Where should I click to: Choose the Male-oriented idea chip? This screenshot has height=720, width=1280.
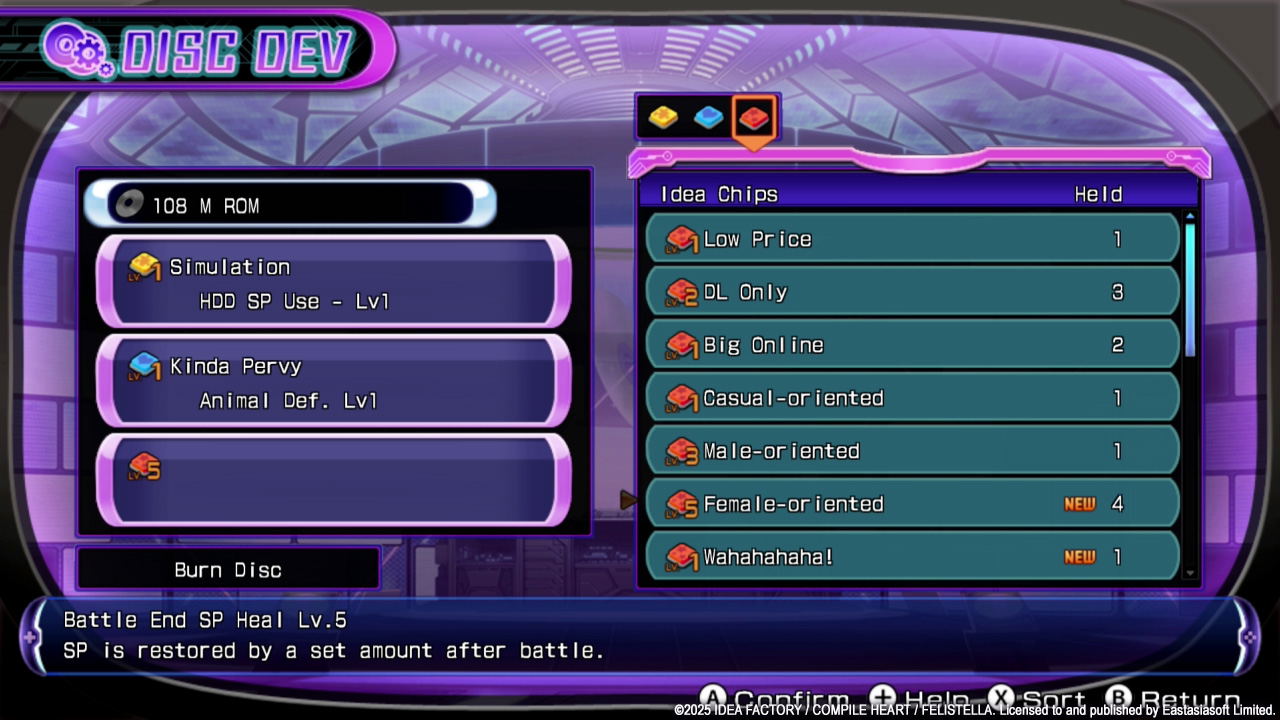coord(912,451)
